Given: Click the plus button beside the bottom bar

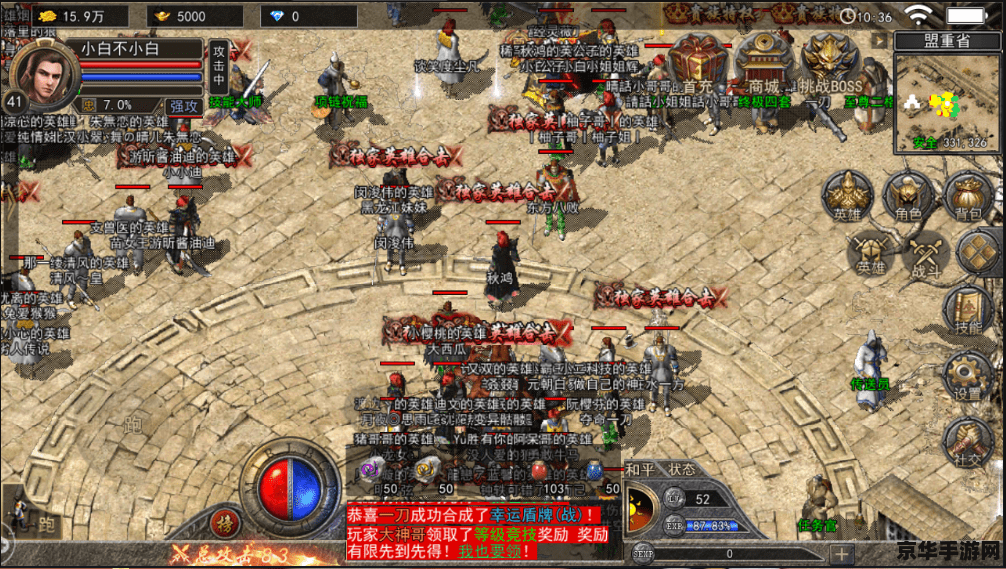Looking at the screenshot, I should point(842,553).
